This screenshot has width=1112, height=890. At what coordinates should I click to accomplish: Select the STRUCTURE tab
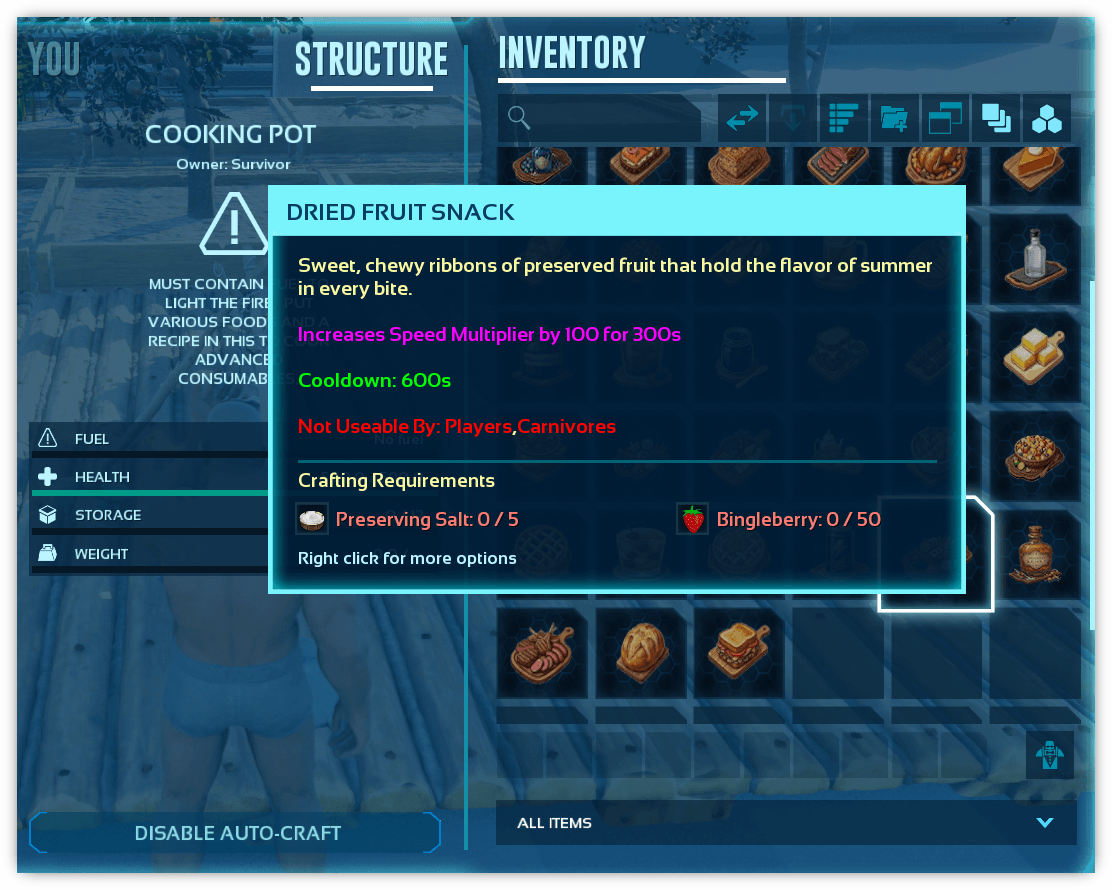tap(371, 60)
